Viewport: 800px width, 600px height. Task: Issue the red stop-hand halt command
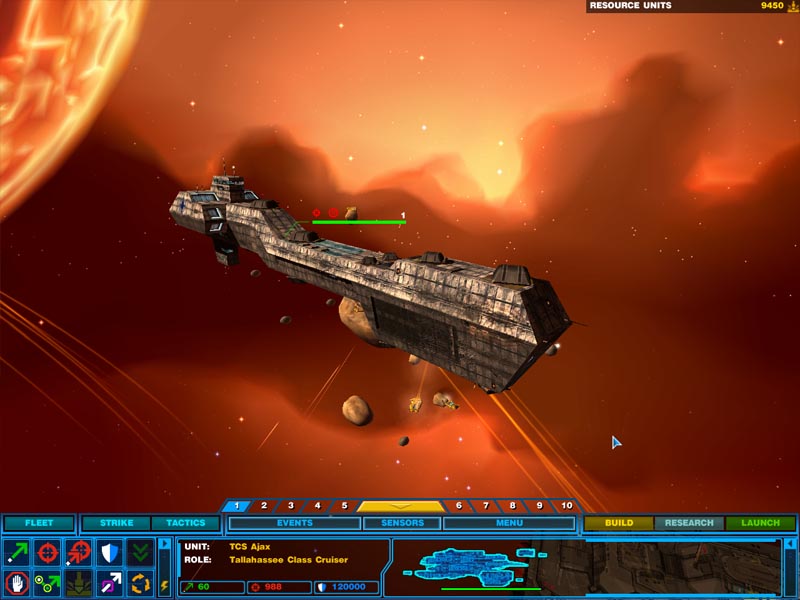(x=17, y=582)
